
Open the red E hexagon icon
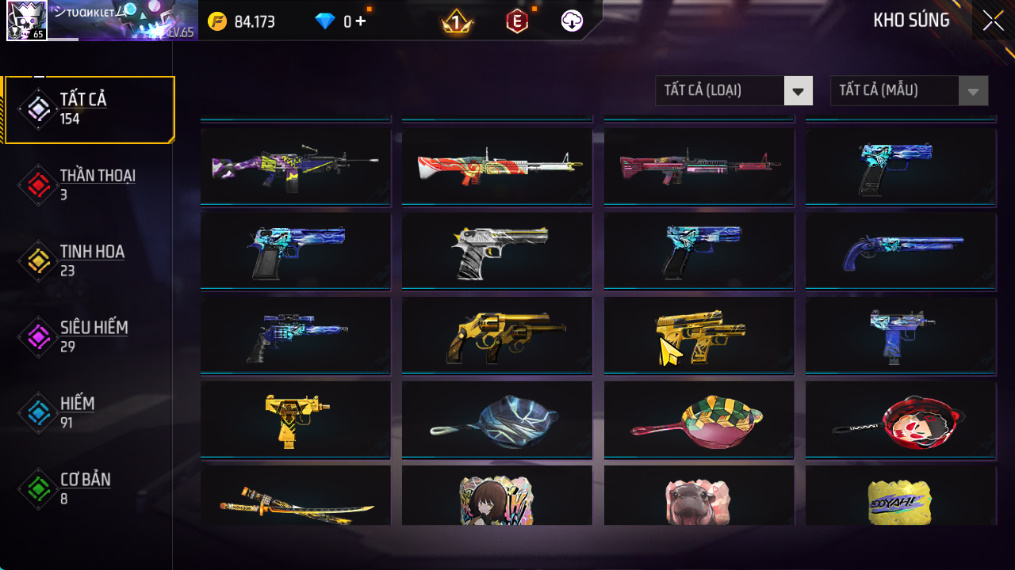tap(516, 21)
